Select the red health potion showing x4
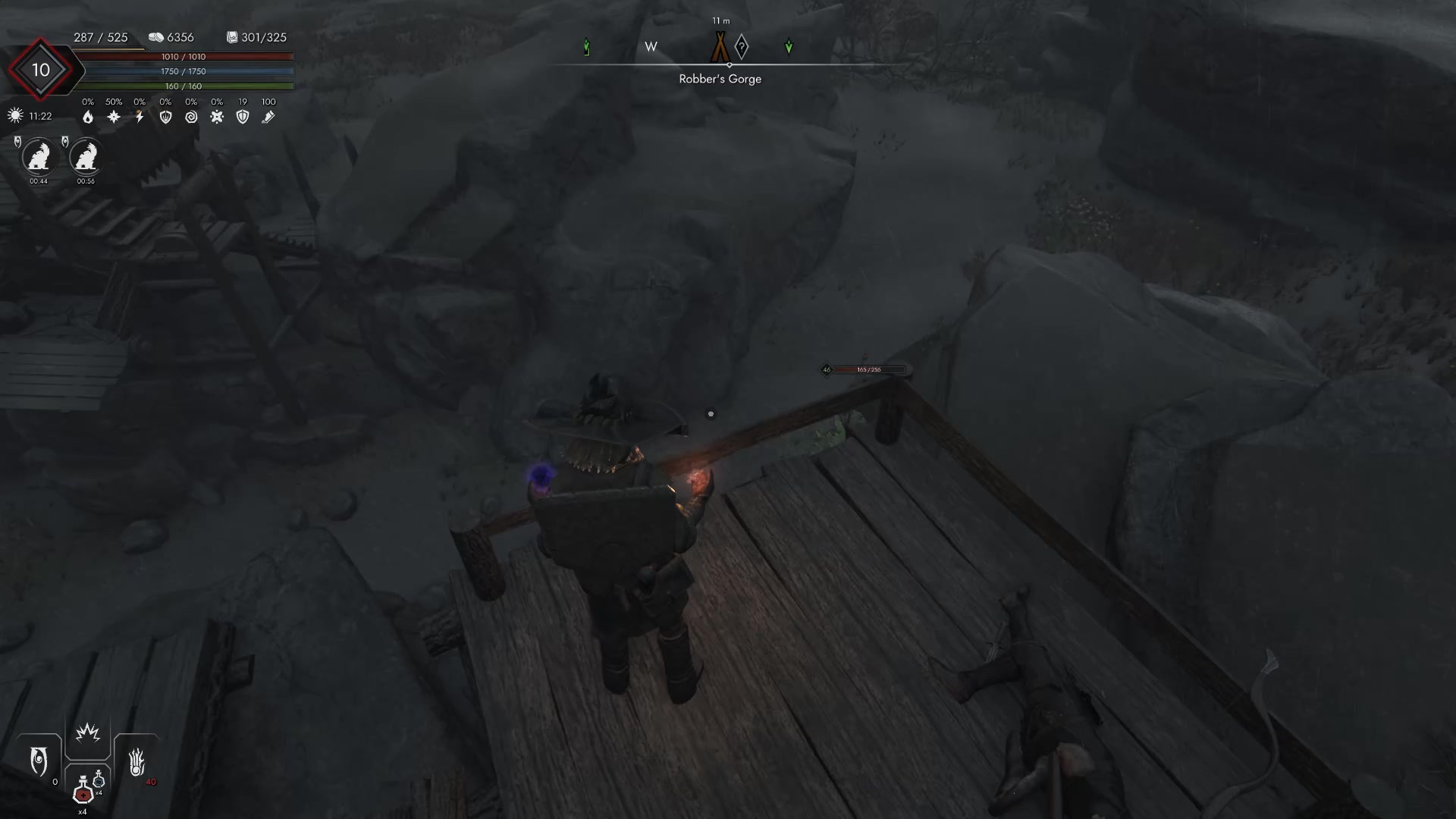The width and height of the screenshot is (1456, 819). pyautogui.click(x=83, y=794)
